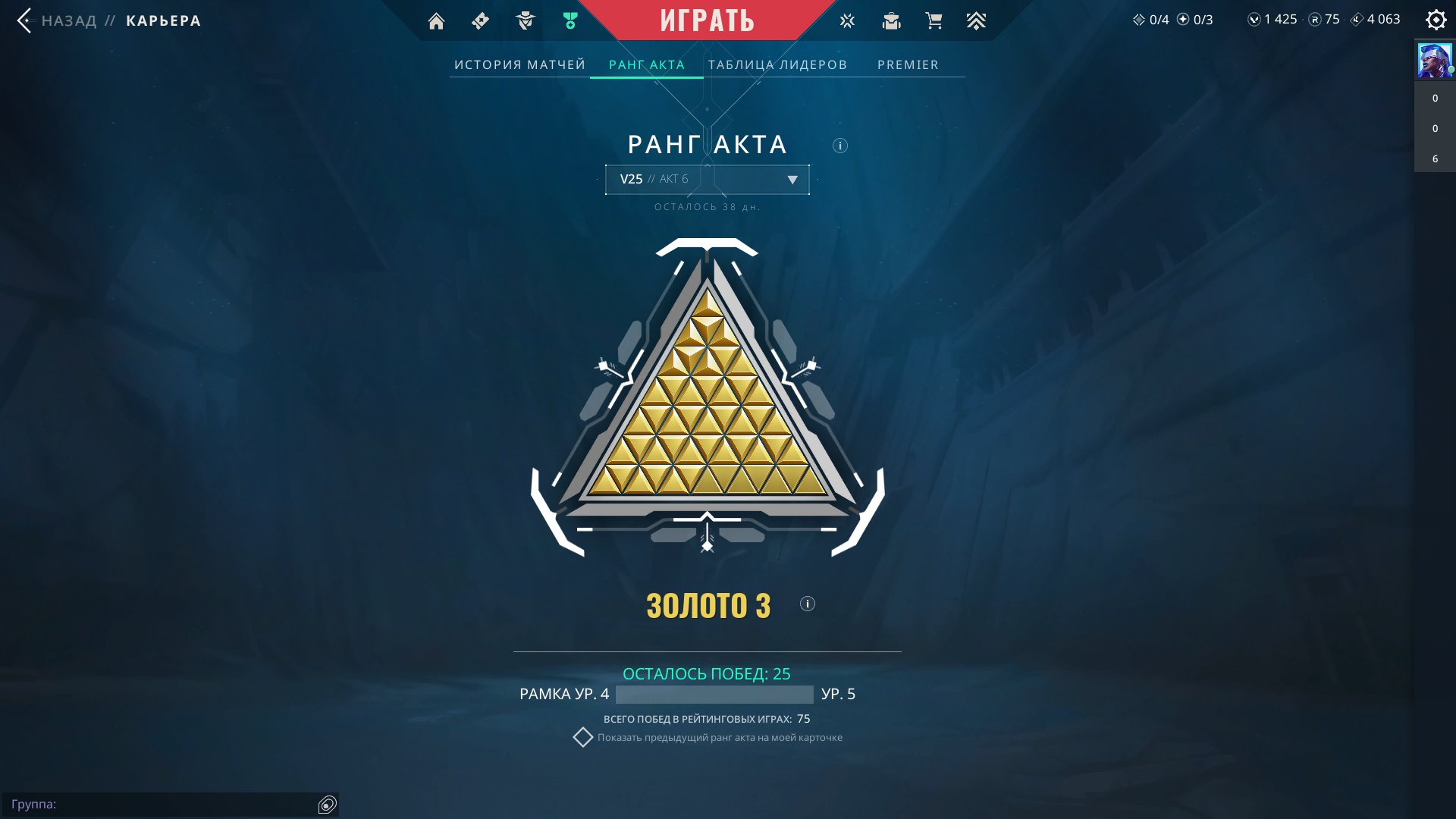Image resolution: width=1456 pixels, height=819 pixels.
Task: Expand the act selector arrow
Action: 792,180
